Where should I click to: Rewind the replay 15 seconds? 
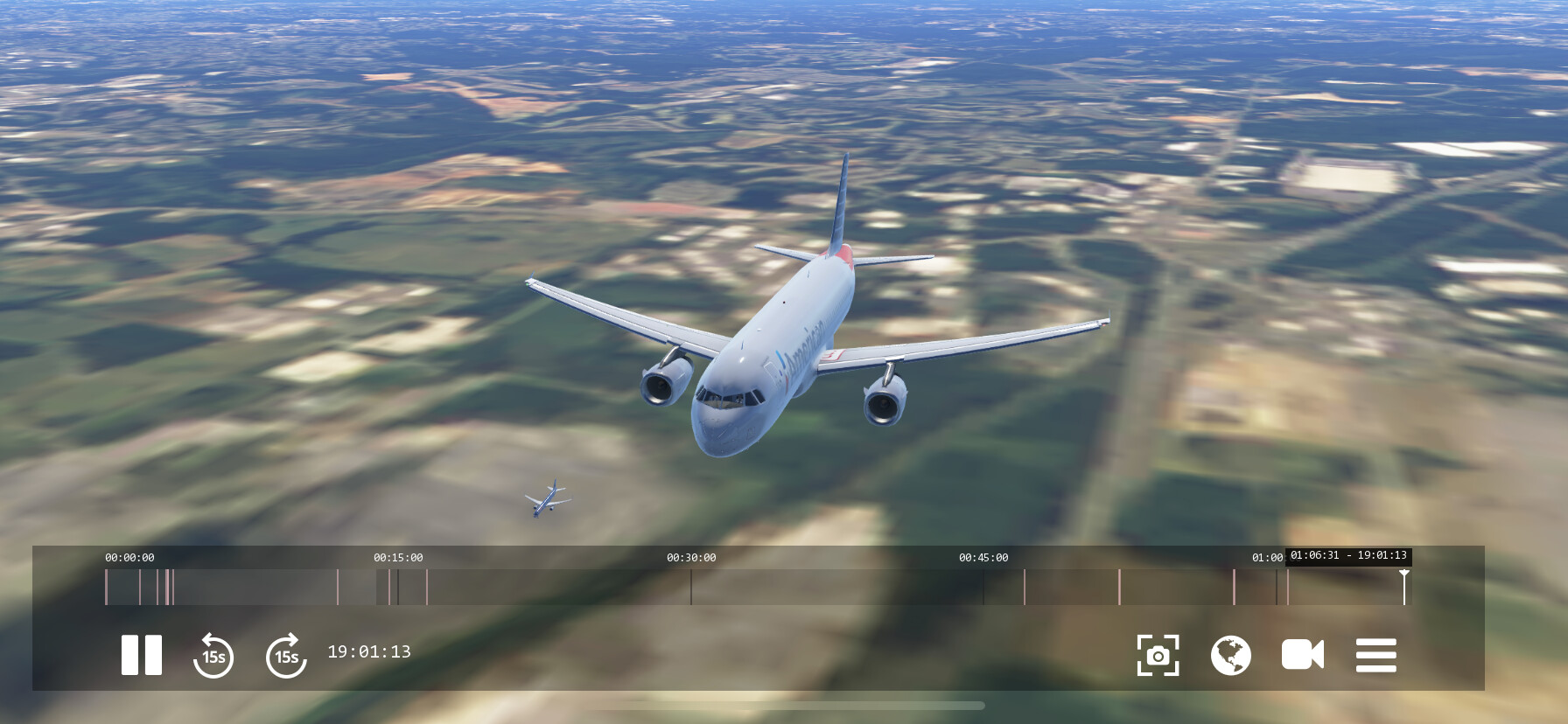click(213, 655)
